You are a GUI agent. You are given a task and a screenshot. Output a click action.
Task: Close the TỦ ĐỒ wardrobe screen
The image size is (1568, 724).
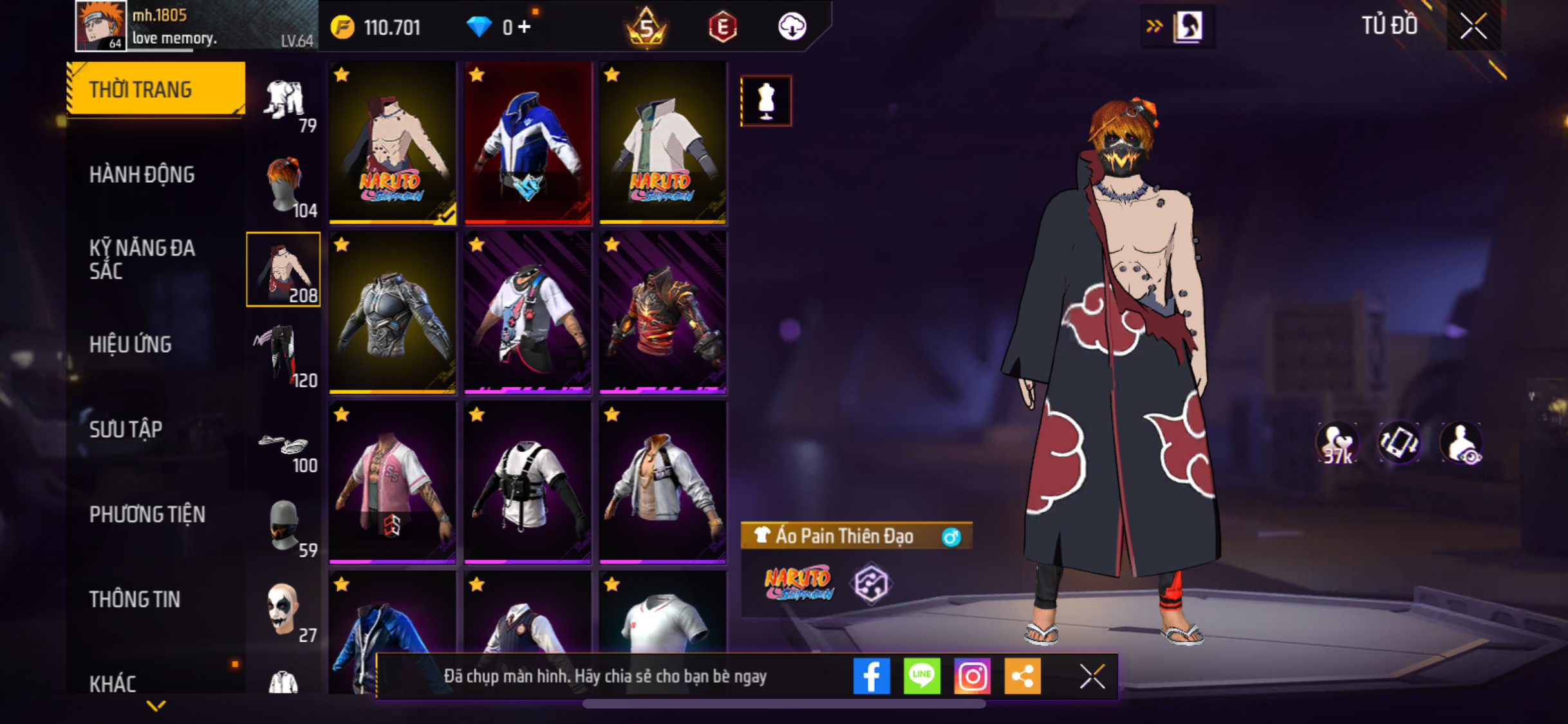pos(1473,26)
